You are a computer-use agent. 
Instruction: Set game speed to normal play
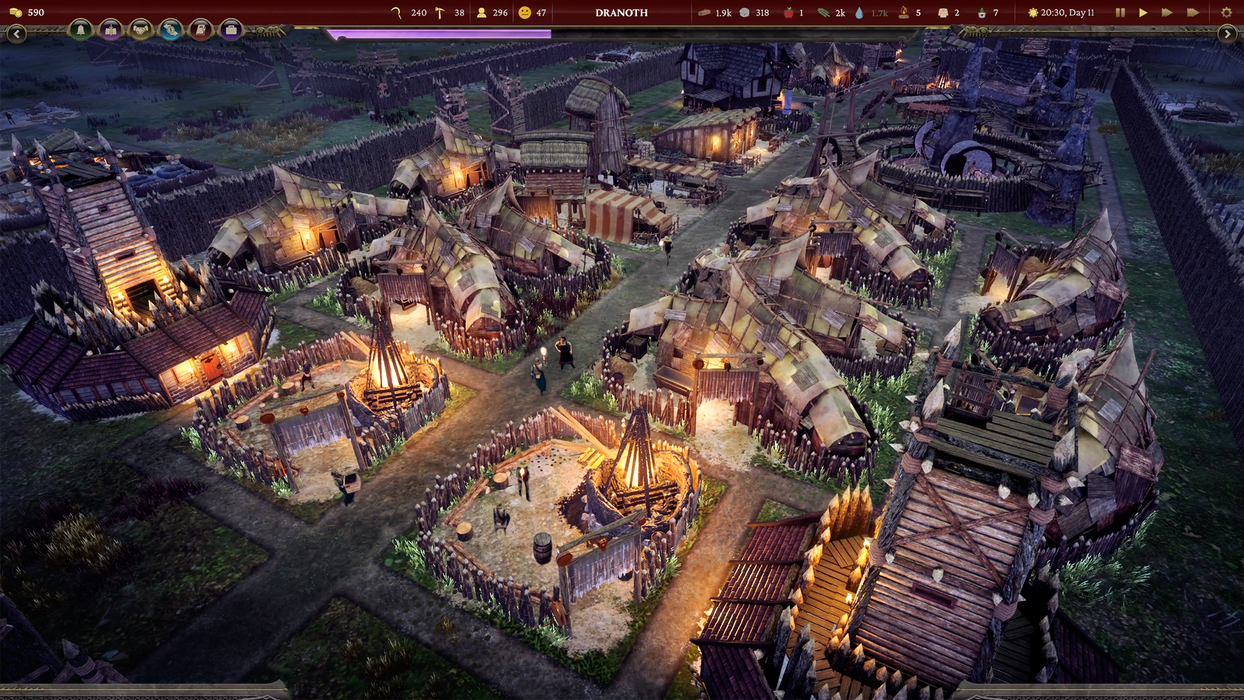(x=1143, y=13)
